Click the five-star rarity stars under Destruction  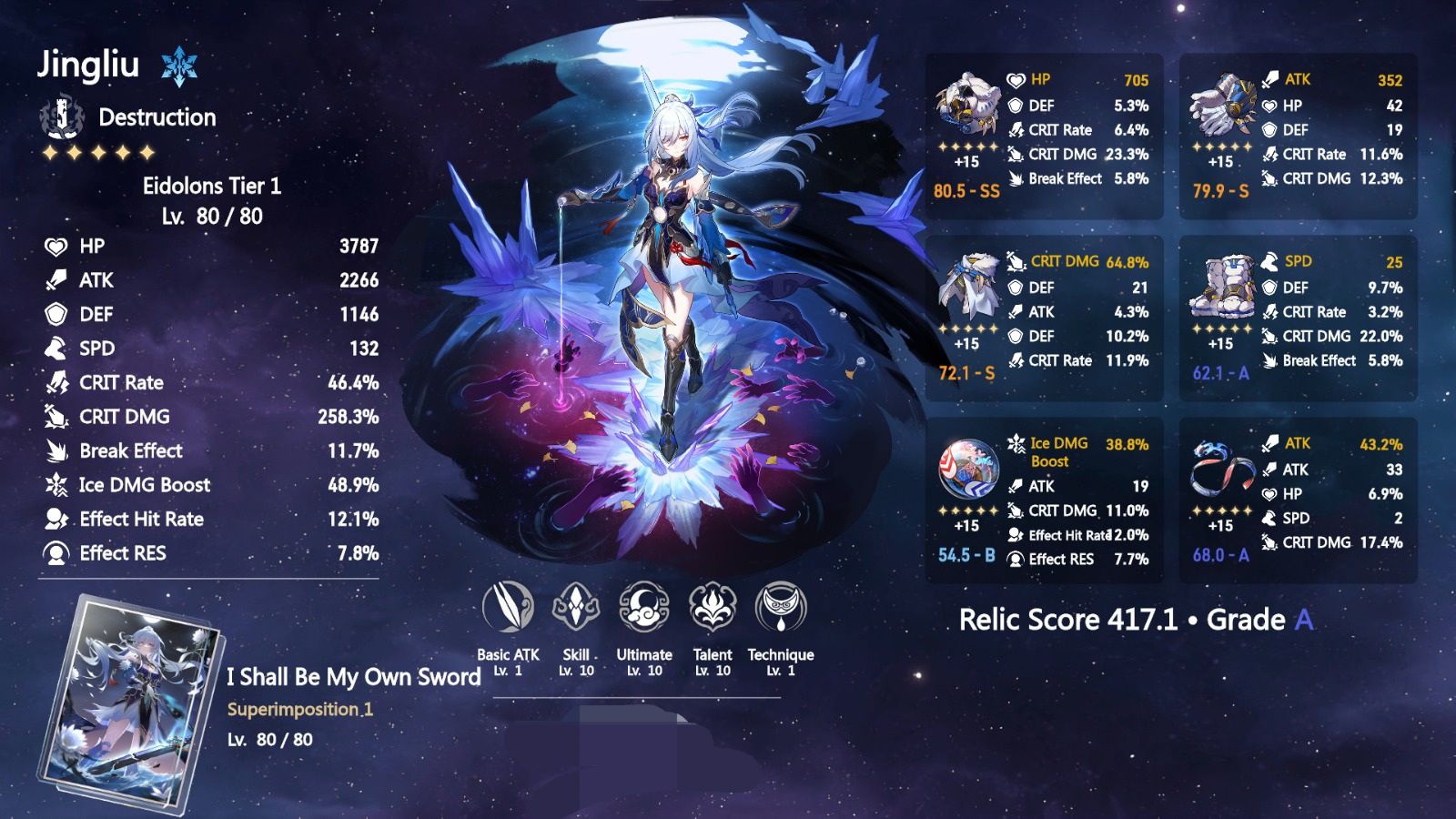(98, 152)
